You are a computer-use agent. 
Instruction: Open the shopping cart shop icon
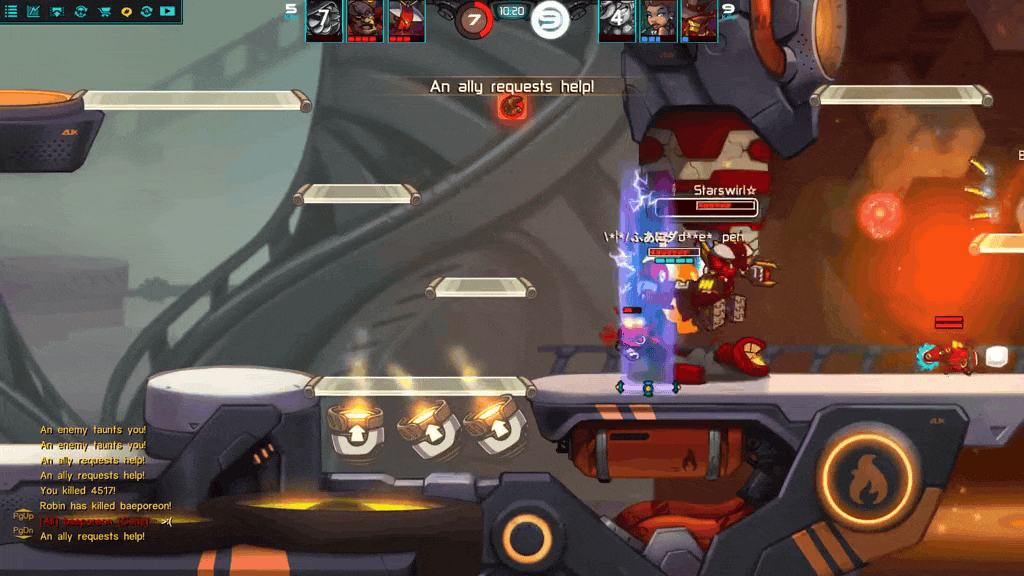tap(104, 12)
